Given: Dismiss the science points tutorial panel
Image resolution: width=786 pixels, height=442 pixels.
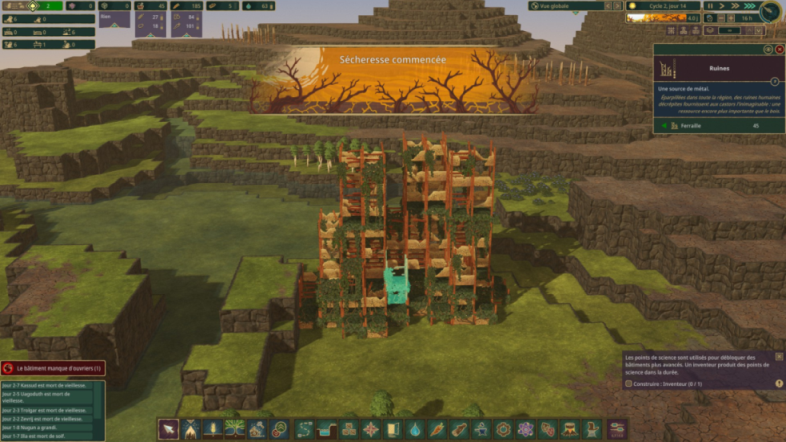Looking at the screenshot, I should coord(779,356).
